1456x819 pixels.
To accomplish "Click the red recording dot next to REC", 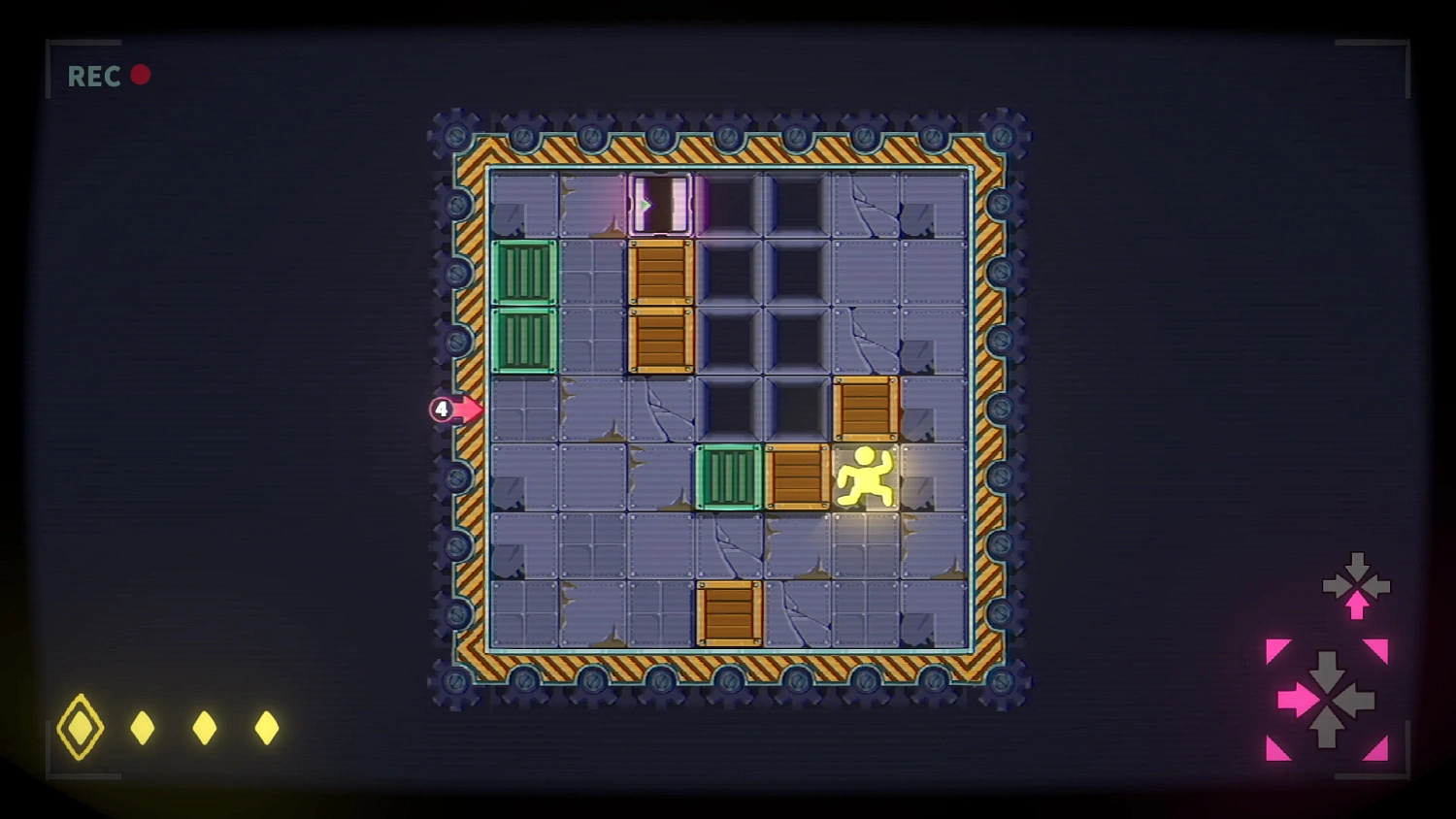I will tap(141, 73).
